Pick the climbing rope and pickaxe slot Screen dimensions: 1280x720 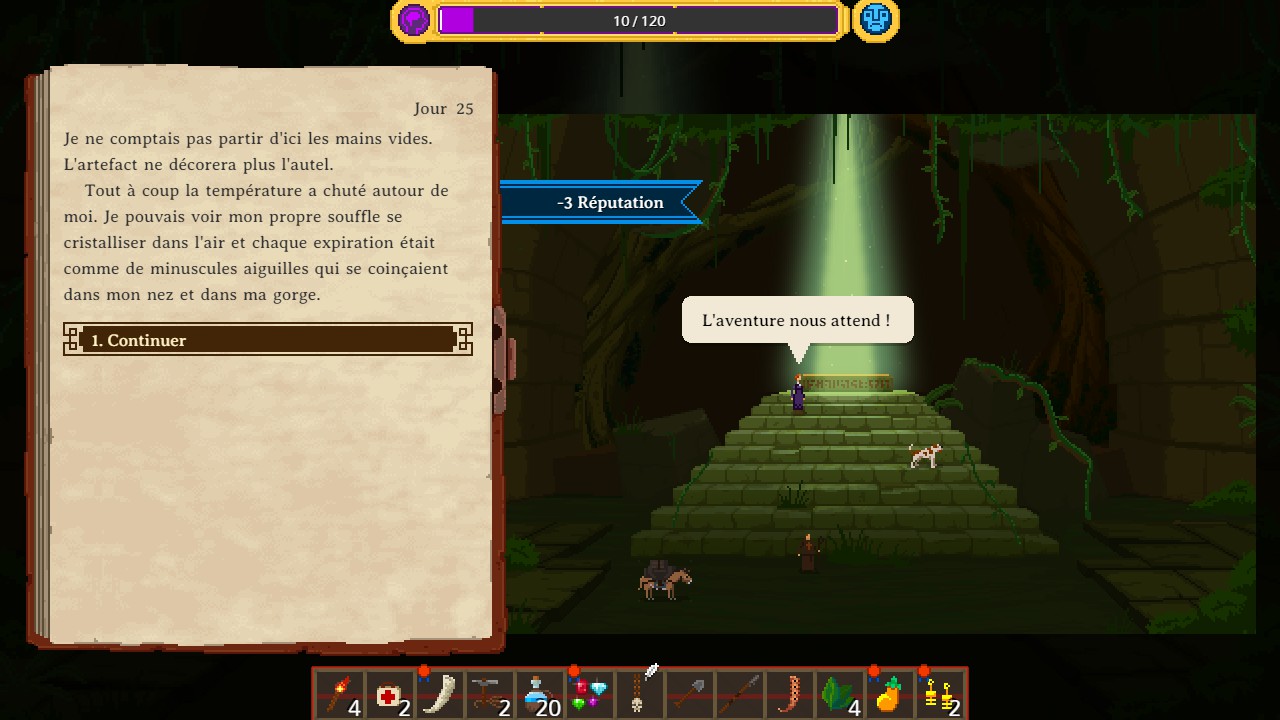490,694
